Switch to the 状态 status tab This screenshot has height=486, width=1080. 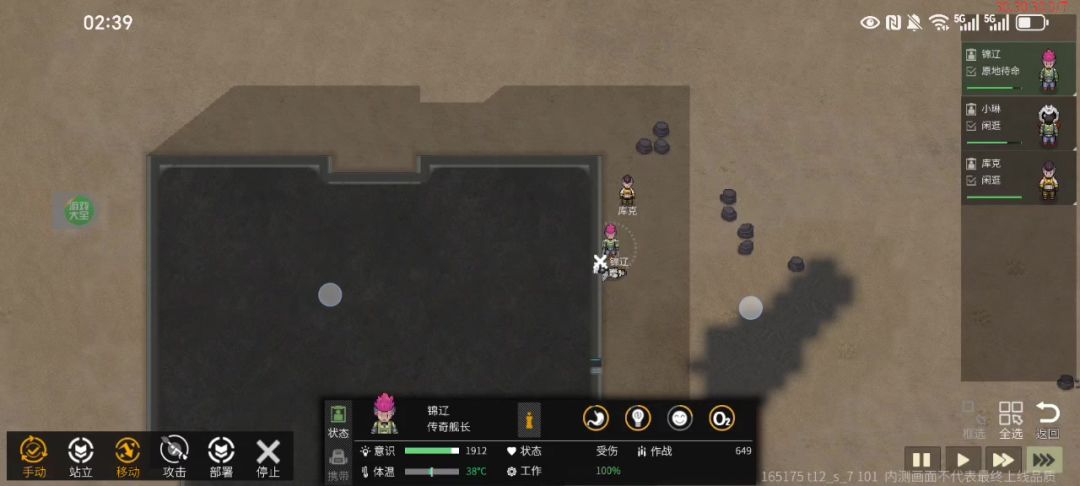[x=338, y=420]
